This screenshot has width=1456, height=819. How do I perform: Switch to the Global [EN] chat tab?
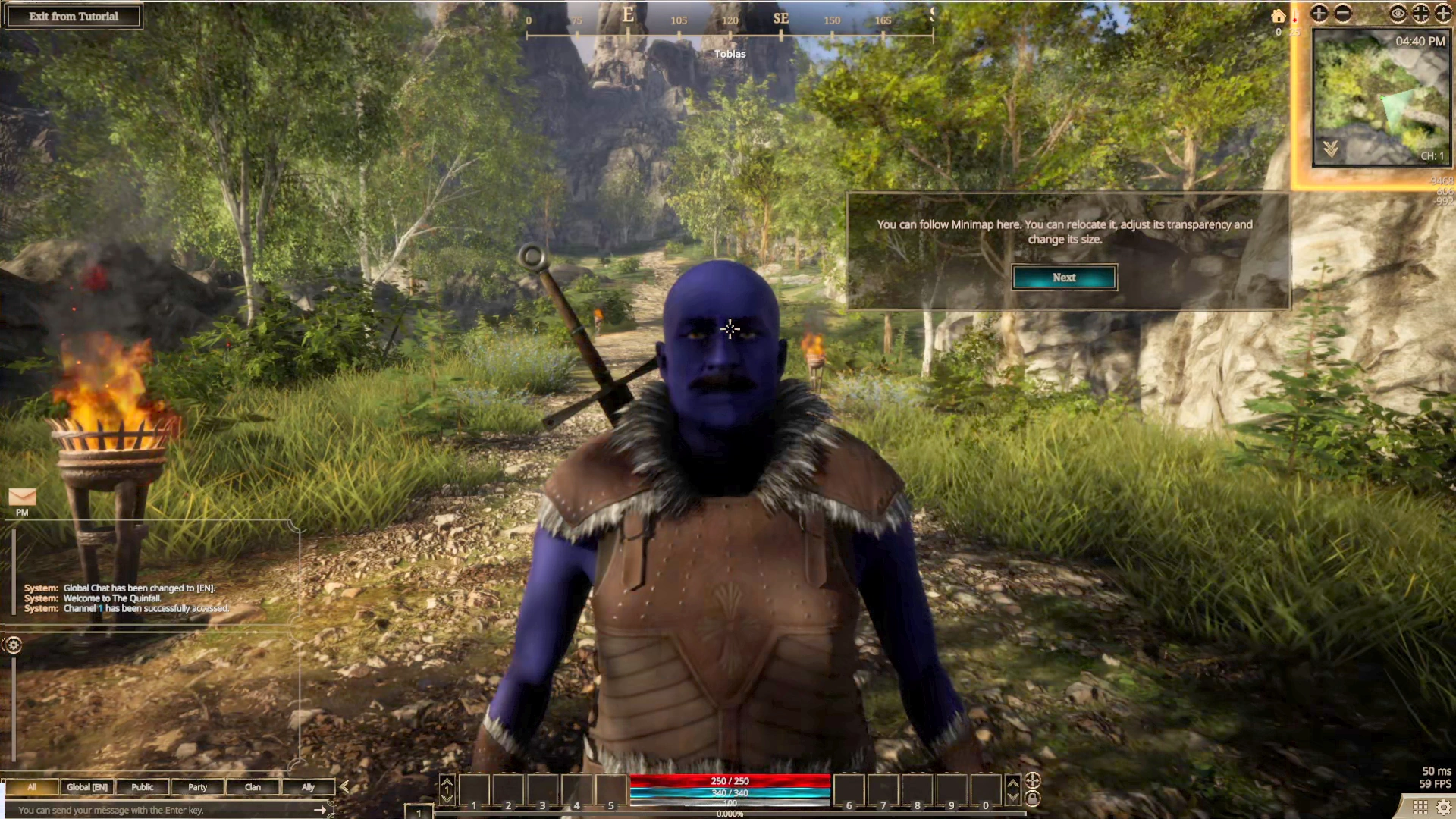[x=86, y=787]
